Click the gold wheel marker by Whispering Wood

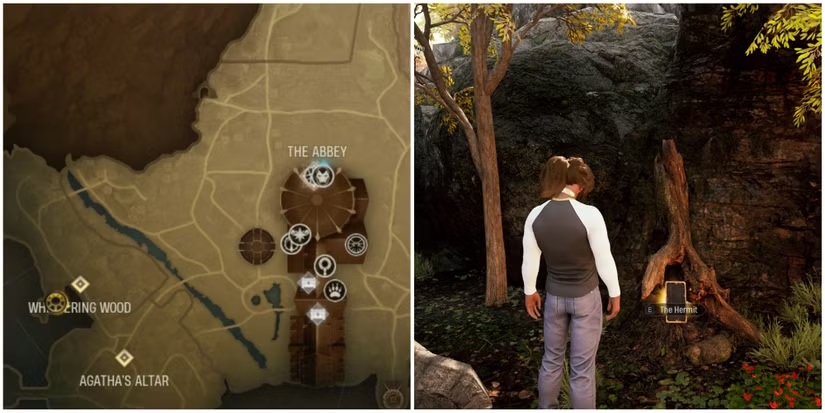(x=56, y=303)
